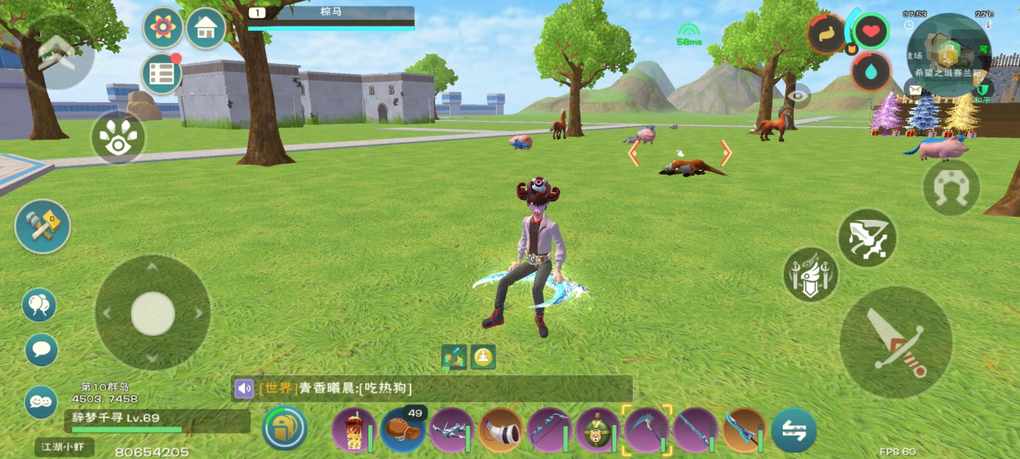
Task: Select the horn item in the hotbar
Action: 500,430
